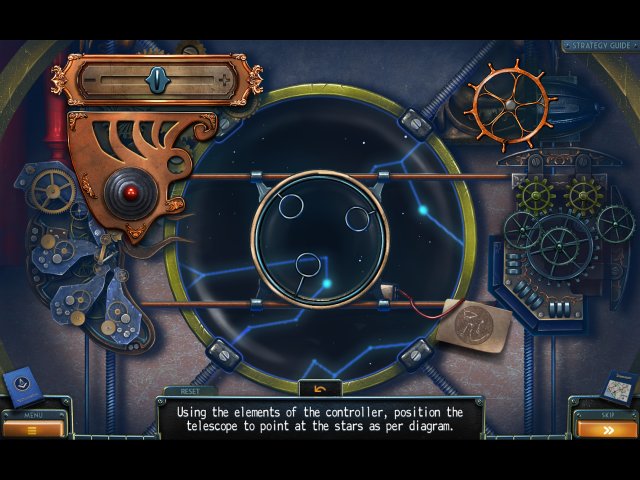
Task: Click the blue slider handle on the controller
Action: point(156,78)
